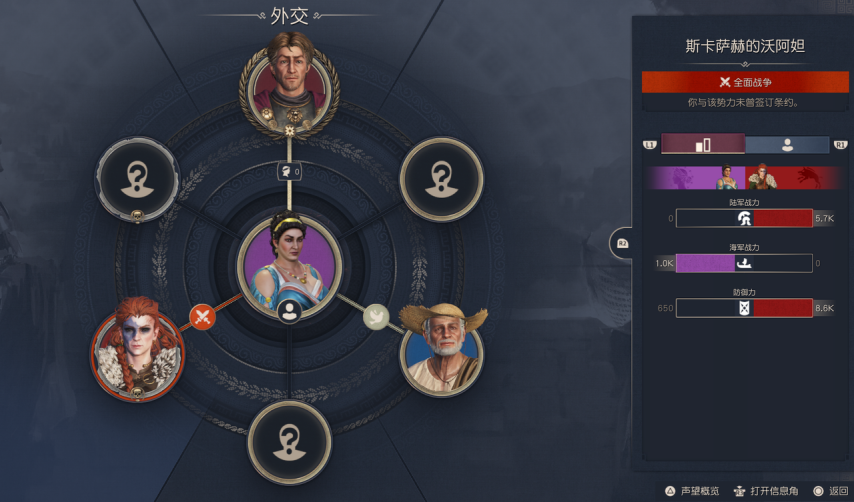This screenshot has height=502, width=854.
Task: Switch to the bar-chart strength comparison tab
Action: [x=703, y=145]
